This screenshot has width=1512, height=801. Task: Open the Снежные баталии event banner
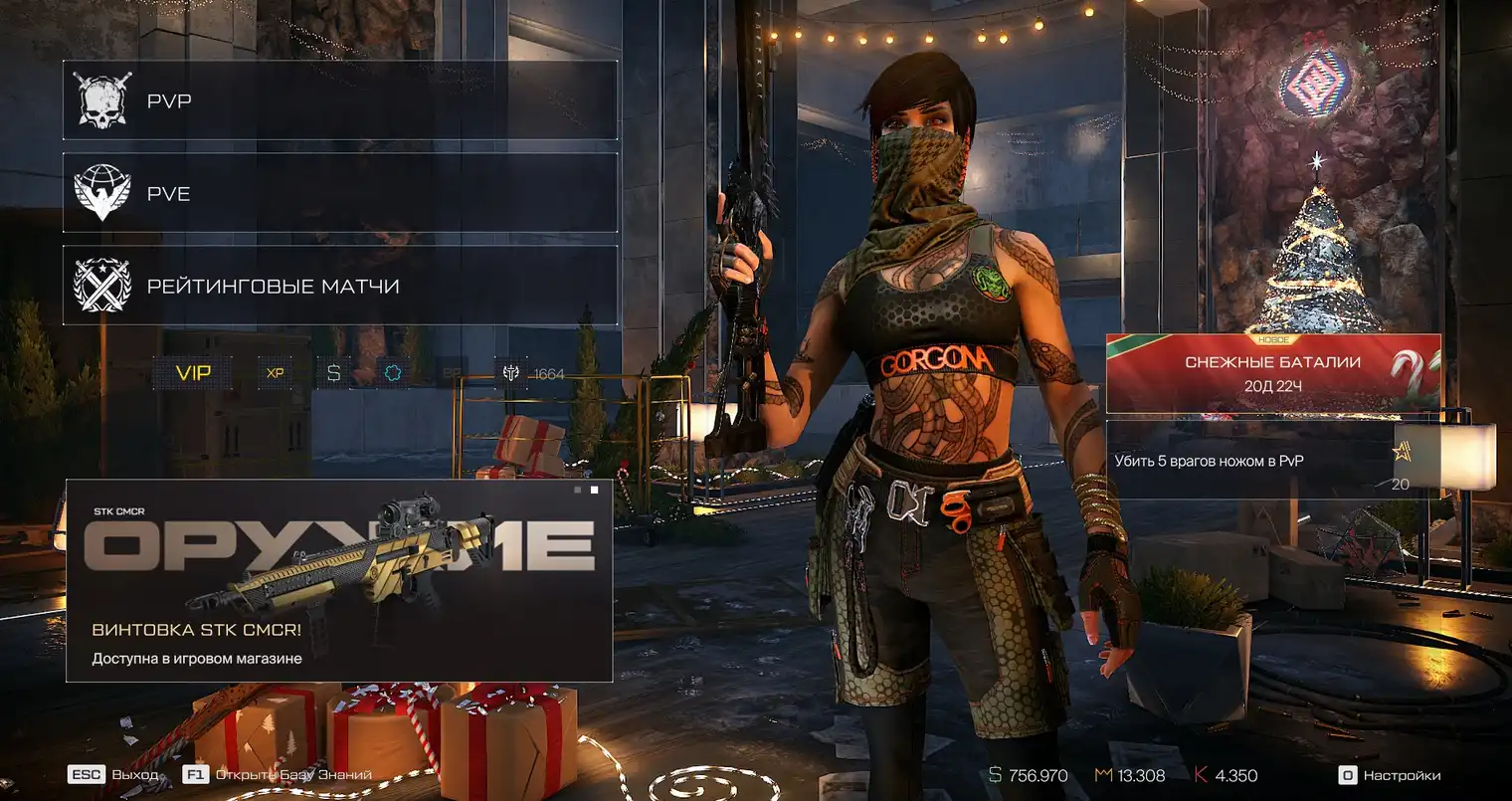(x=1273, y=373)
